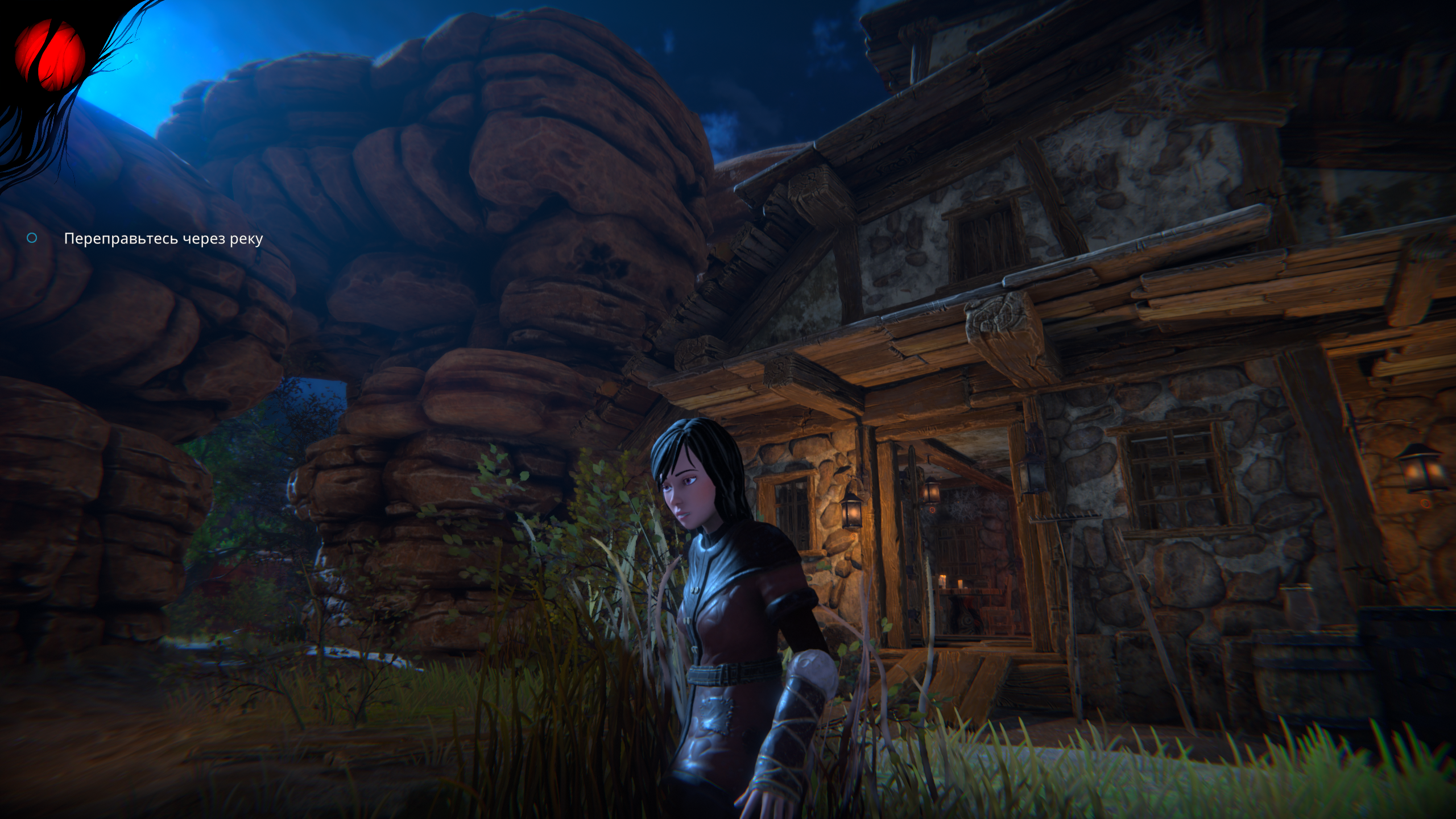
Task: Select the "Переправьтесь через реку" objective
Action: point(163,239)
